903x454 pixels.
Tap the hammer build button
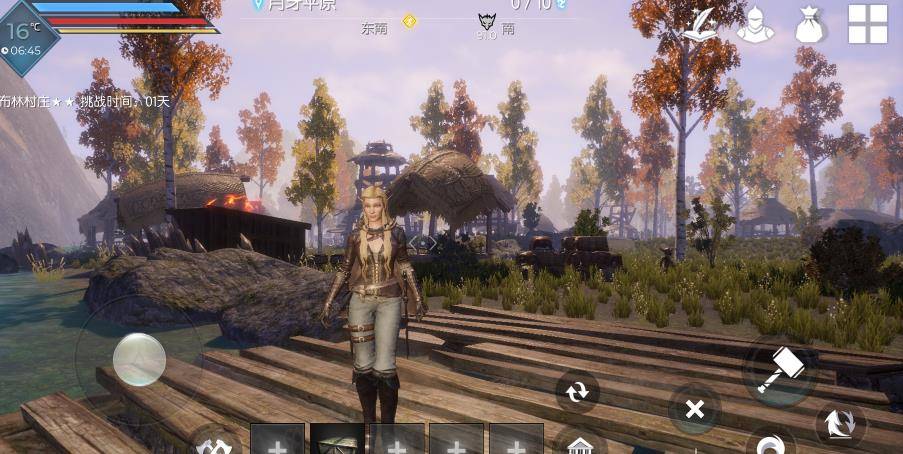point(779,369)
